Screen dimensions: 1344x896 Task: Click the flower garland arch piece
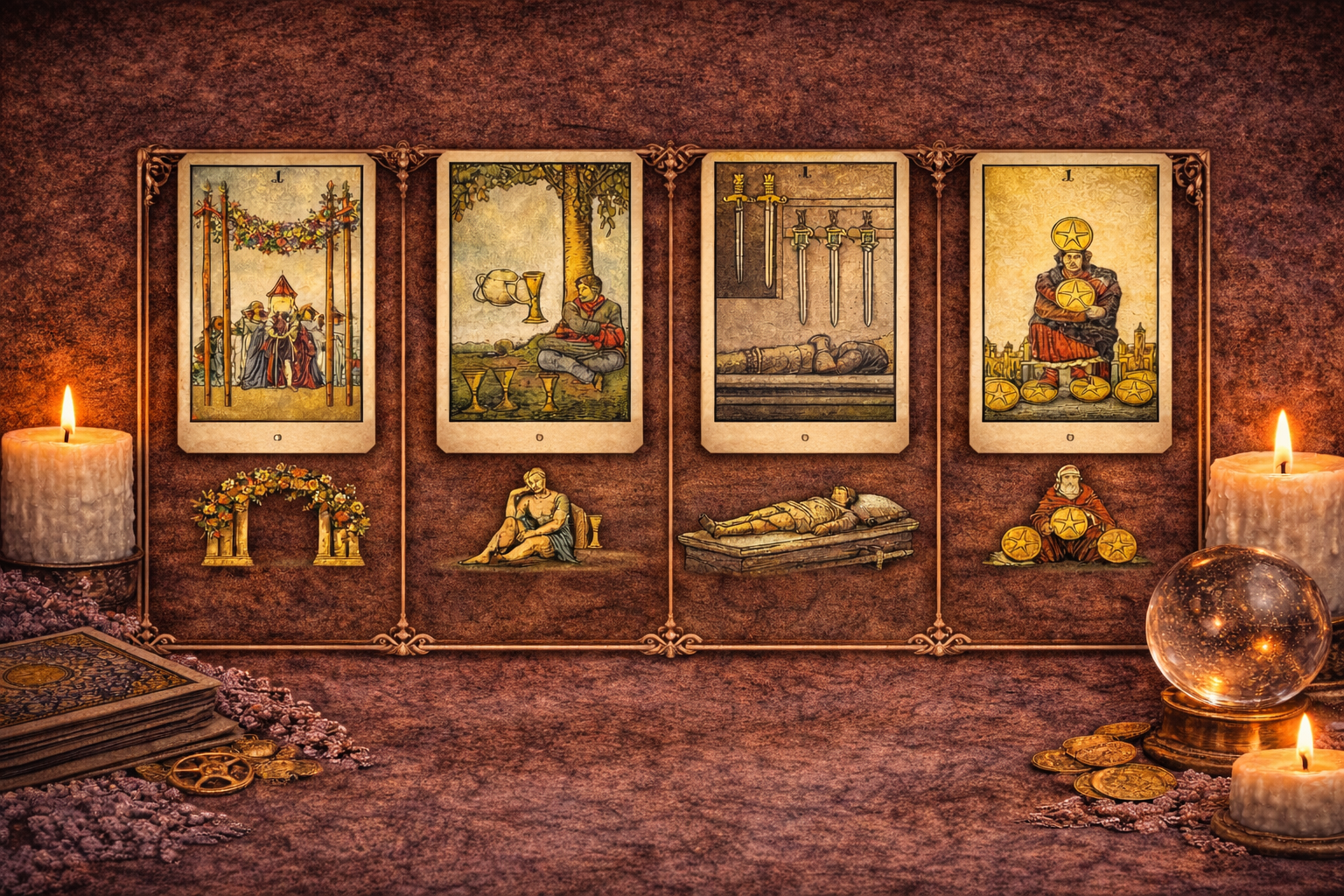pyautogui.click(x=280, y=516)
